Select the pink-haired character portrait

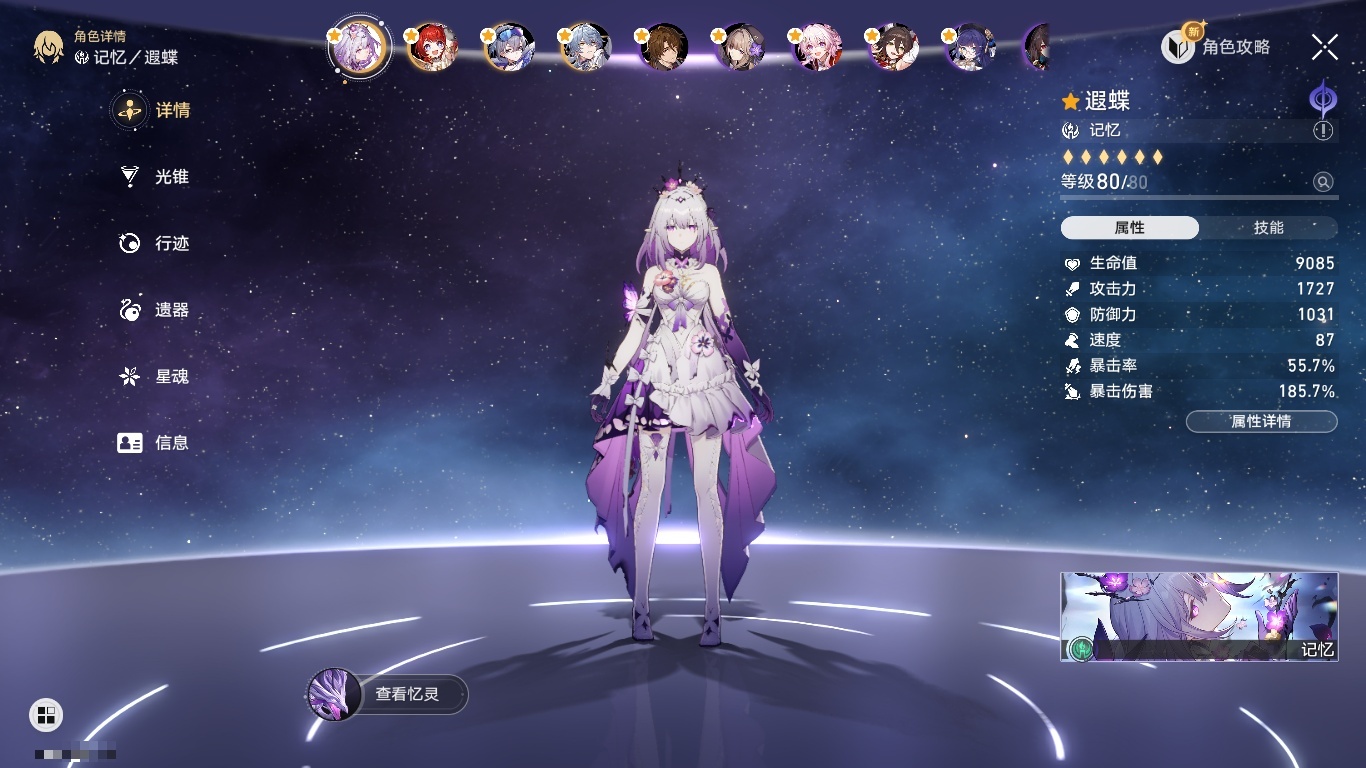pos(818,47)
